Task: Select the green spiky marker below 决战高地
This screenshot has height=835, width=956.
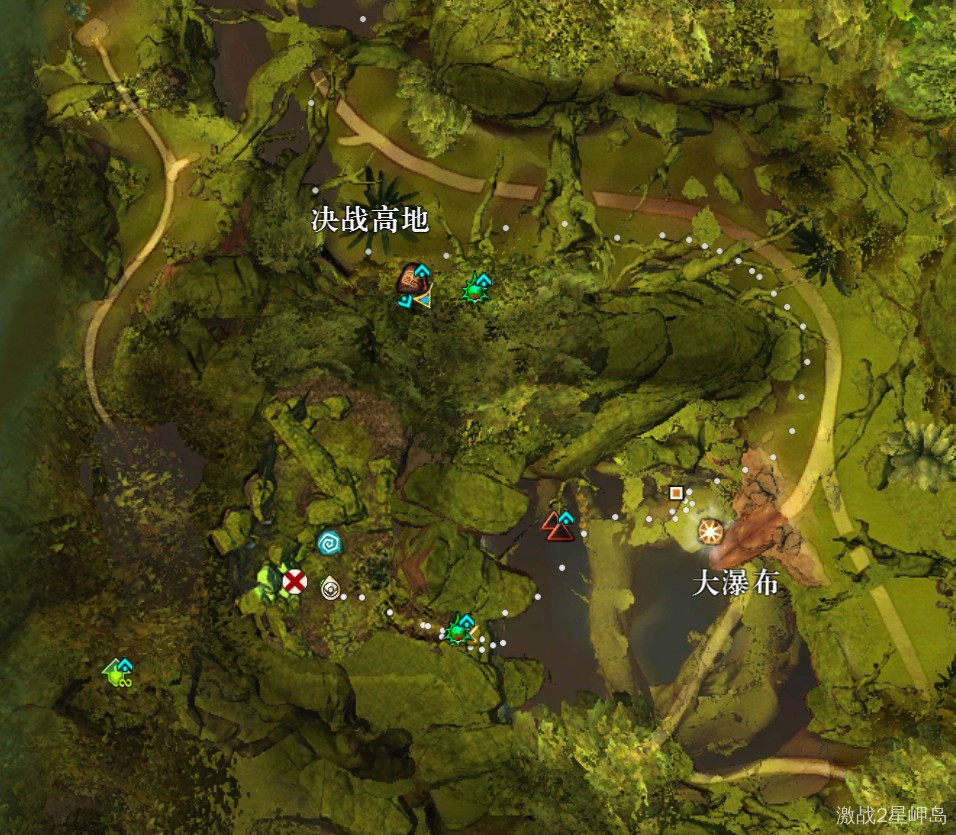Action: [x=473, y=290]
